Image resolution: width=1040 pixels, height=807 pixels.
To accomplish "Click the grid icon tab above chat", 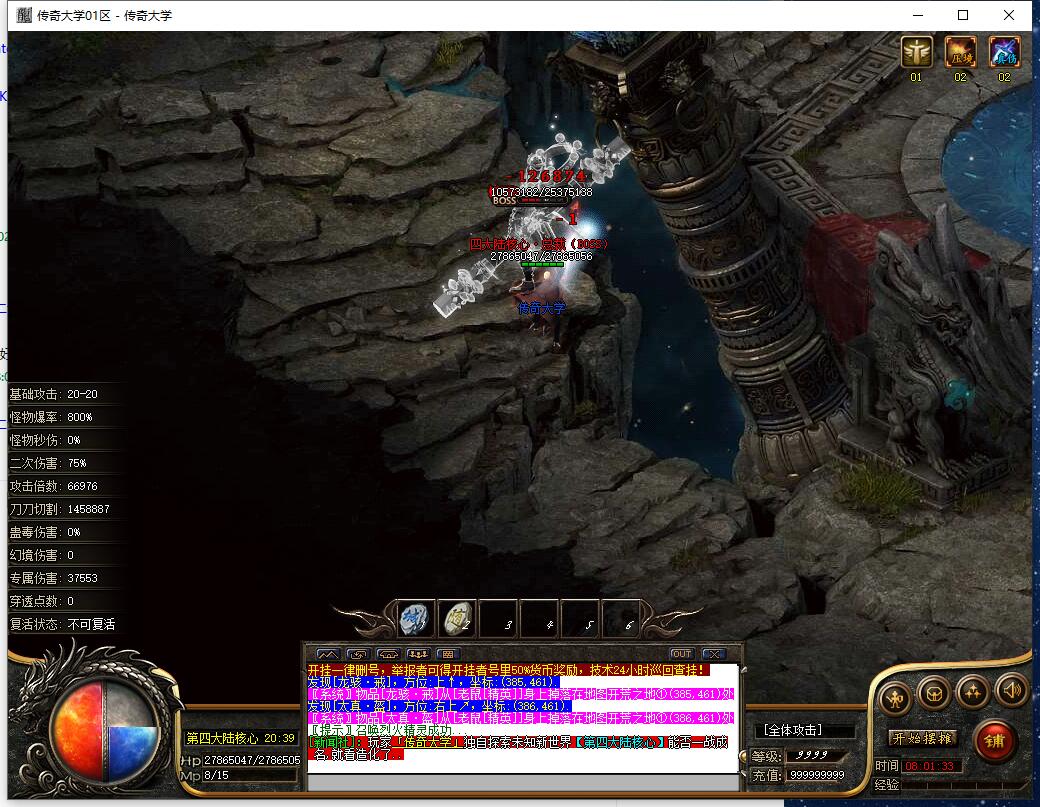I will [x=447, y=654].
